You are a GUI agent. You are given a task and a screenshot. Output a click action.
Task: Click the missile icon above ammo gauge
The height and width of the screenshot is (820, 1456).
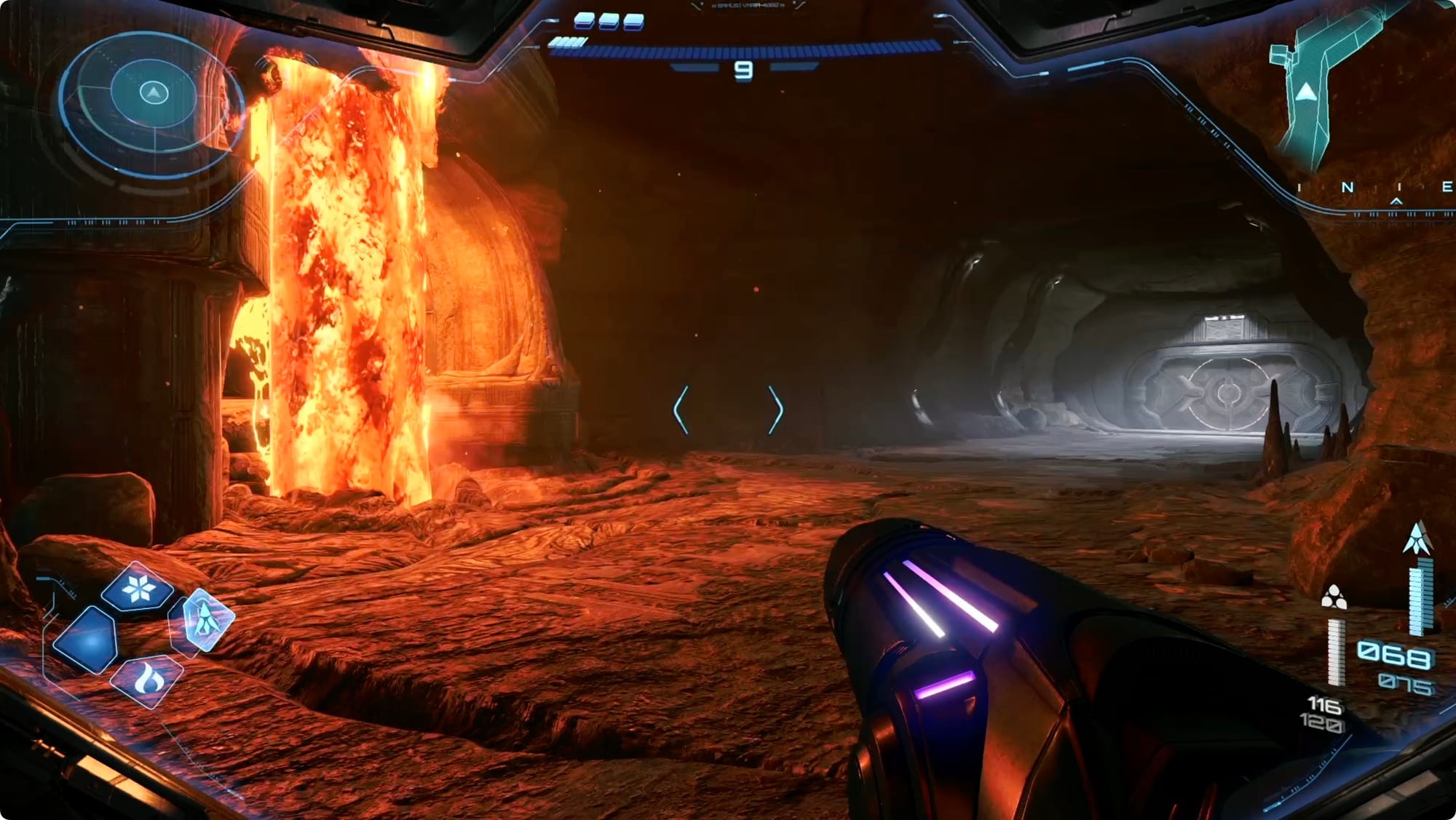click(1417, 539)
